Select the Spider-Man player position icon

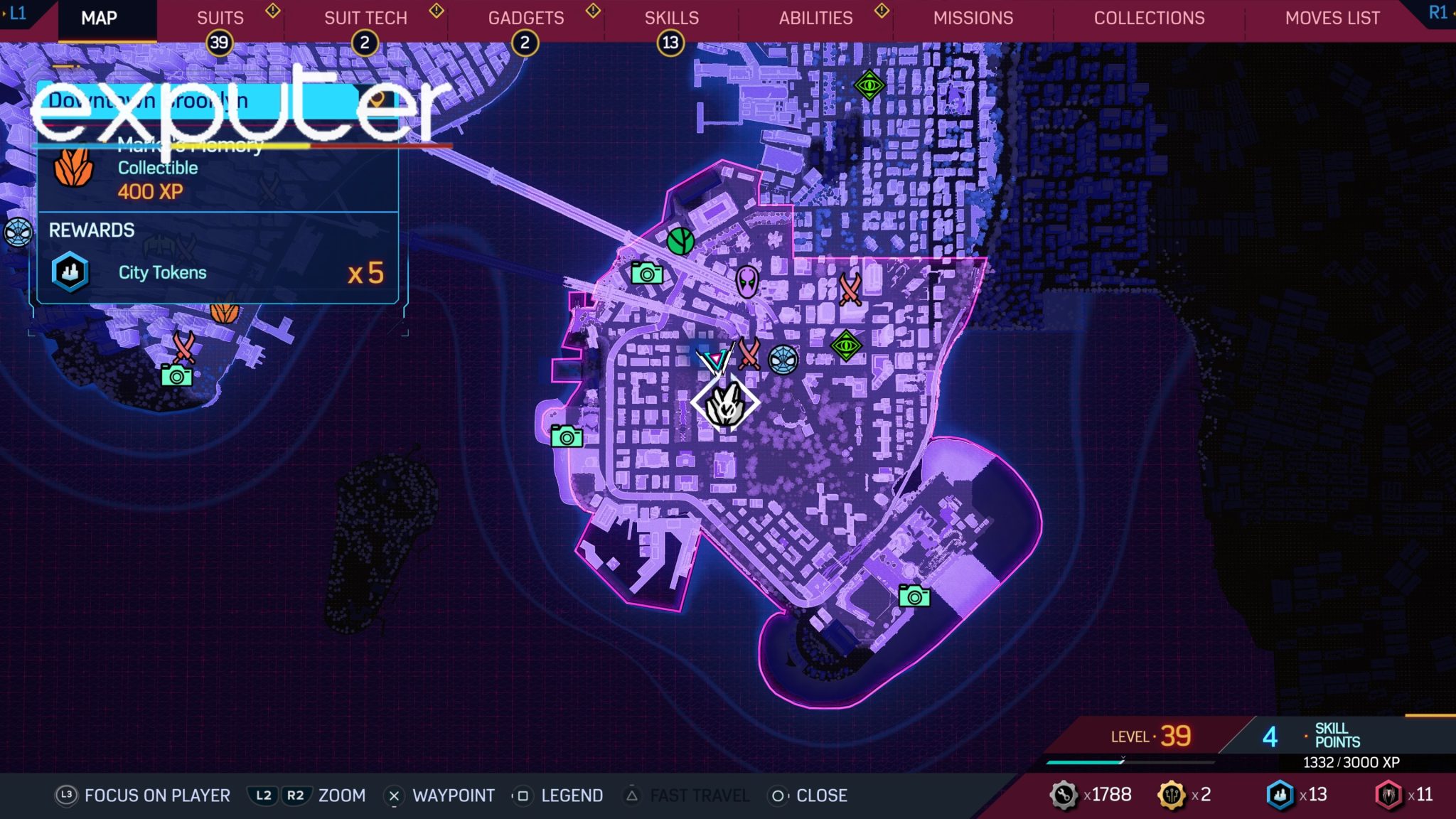pyautogui.click(x=782, y=360)
